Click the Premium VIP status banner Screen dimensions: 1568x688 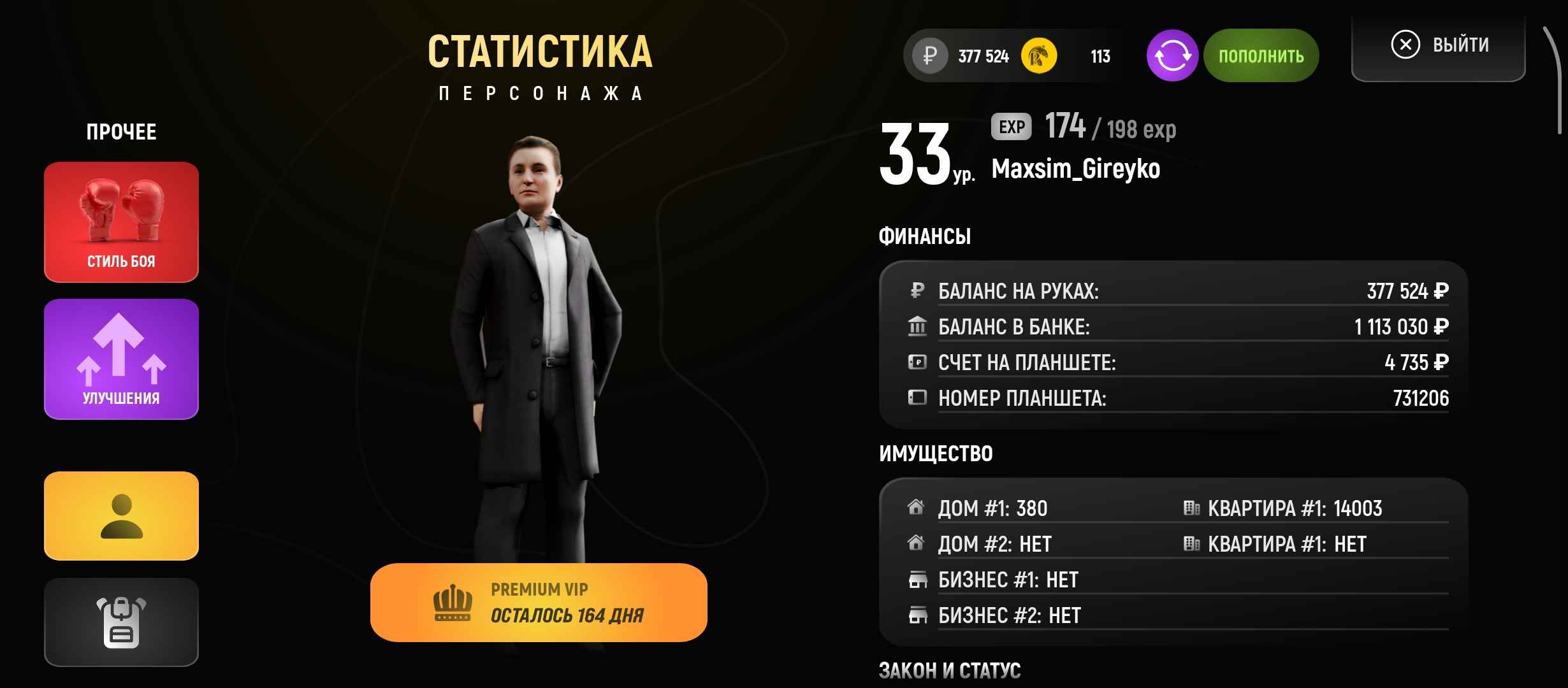tap(539, 603)
